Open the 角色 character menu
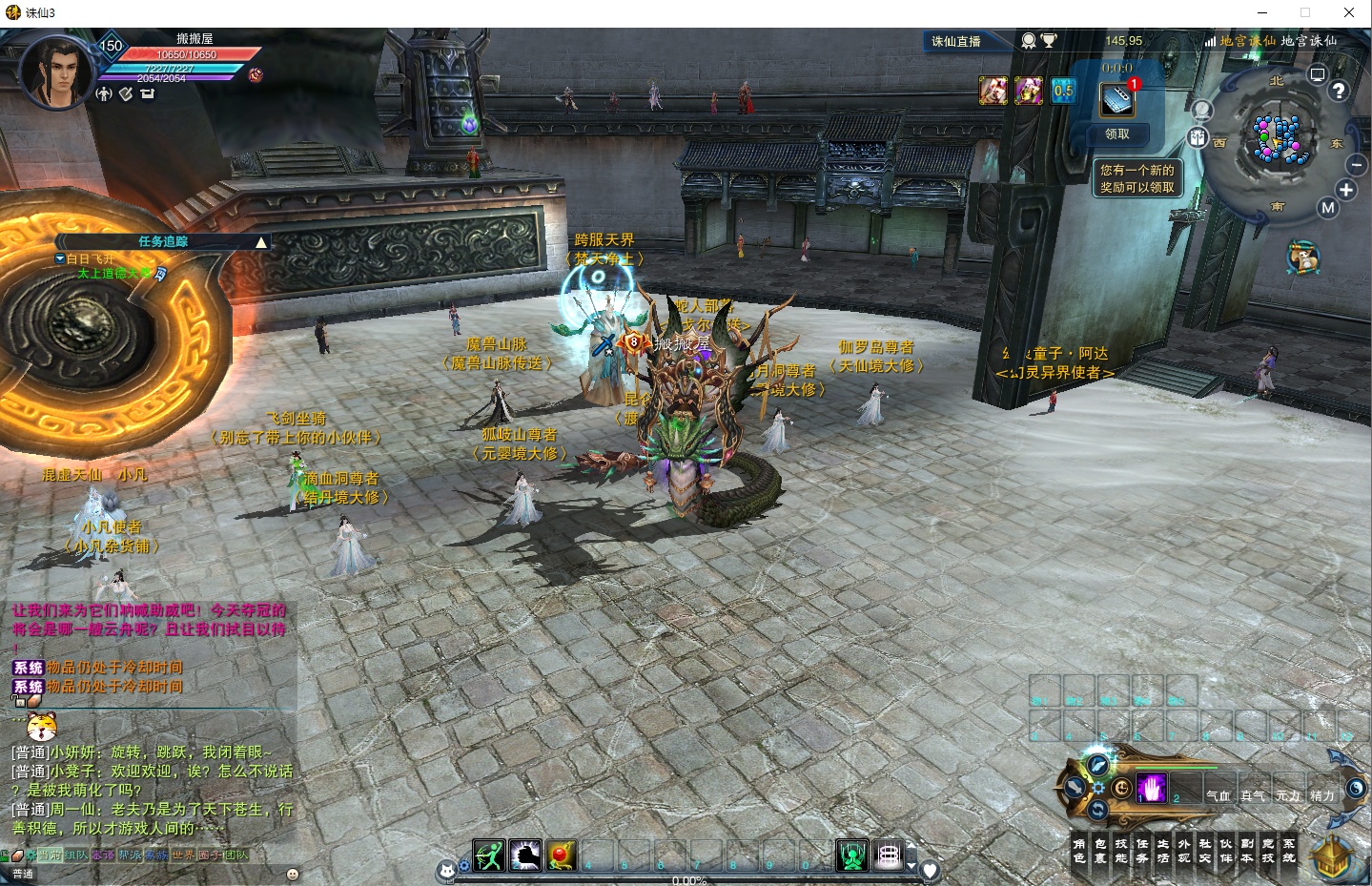 pyautogui.click(x=1079, y=851)
